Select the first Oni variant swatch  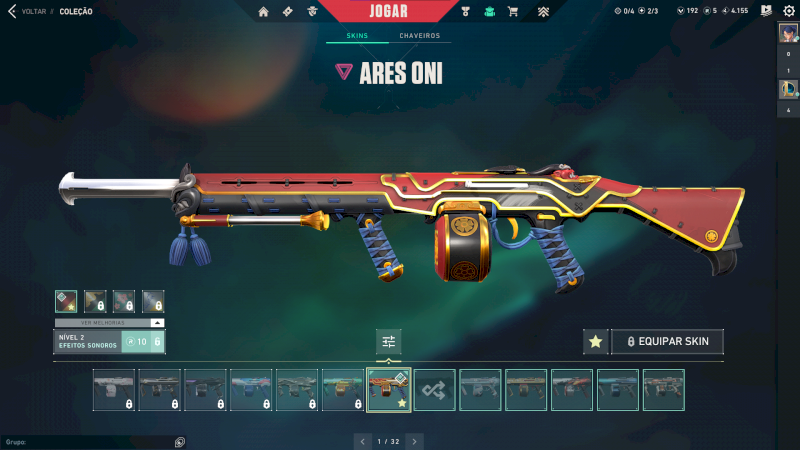click(66, 301)
